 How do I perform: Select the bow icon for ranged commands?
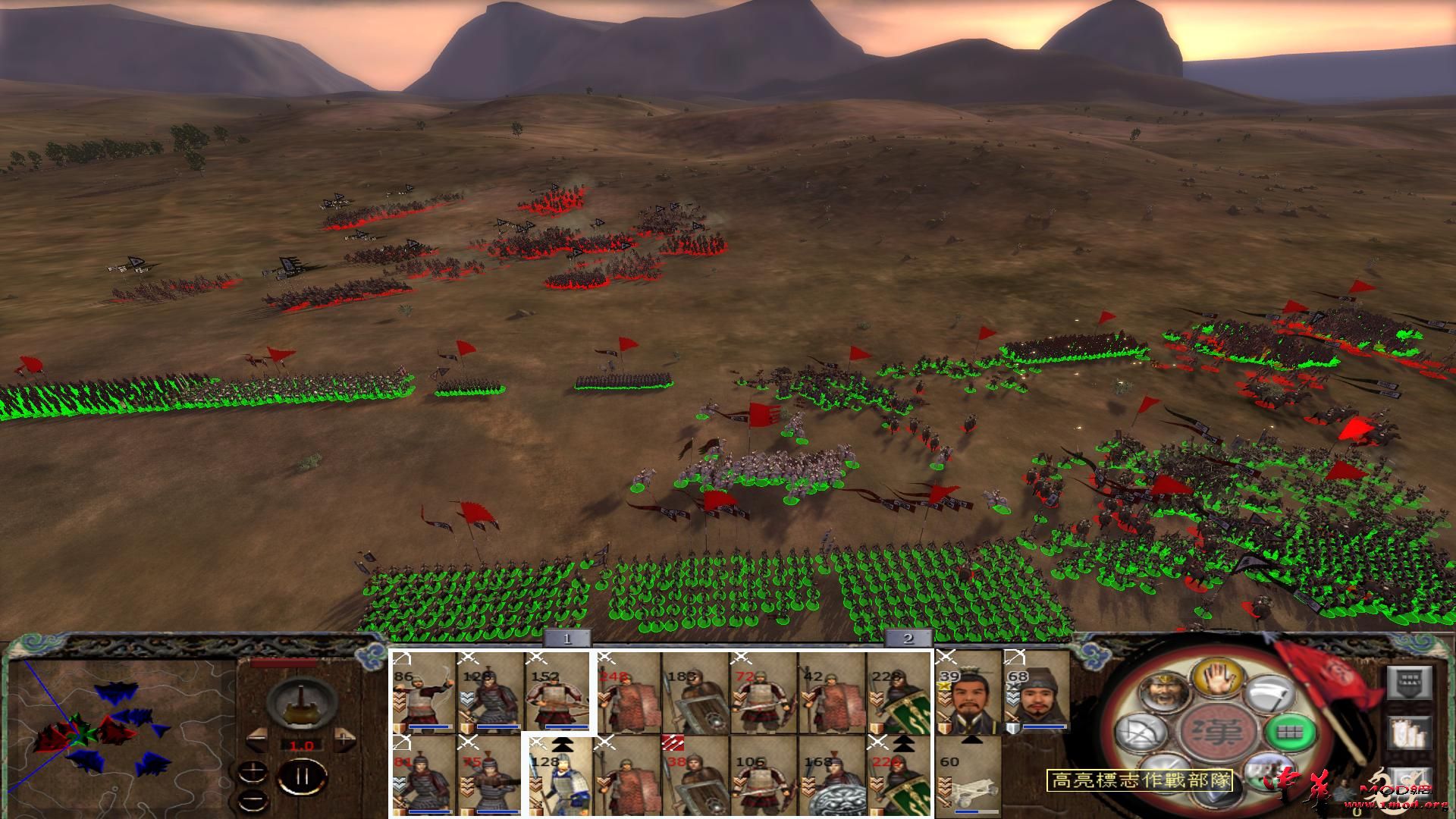pyautogui.click(x=1141, y=731)
